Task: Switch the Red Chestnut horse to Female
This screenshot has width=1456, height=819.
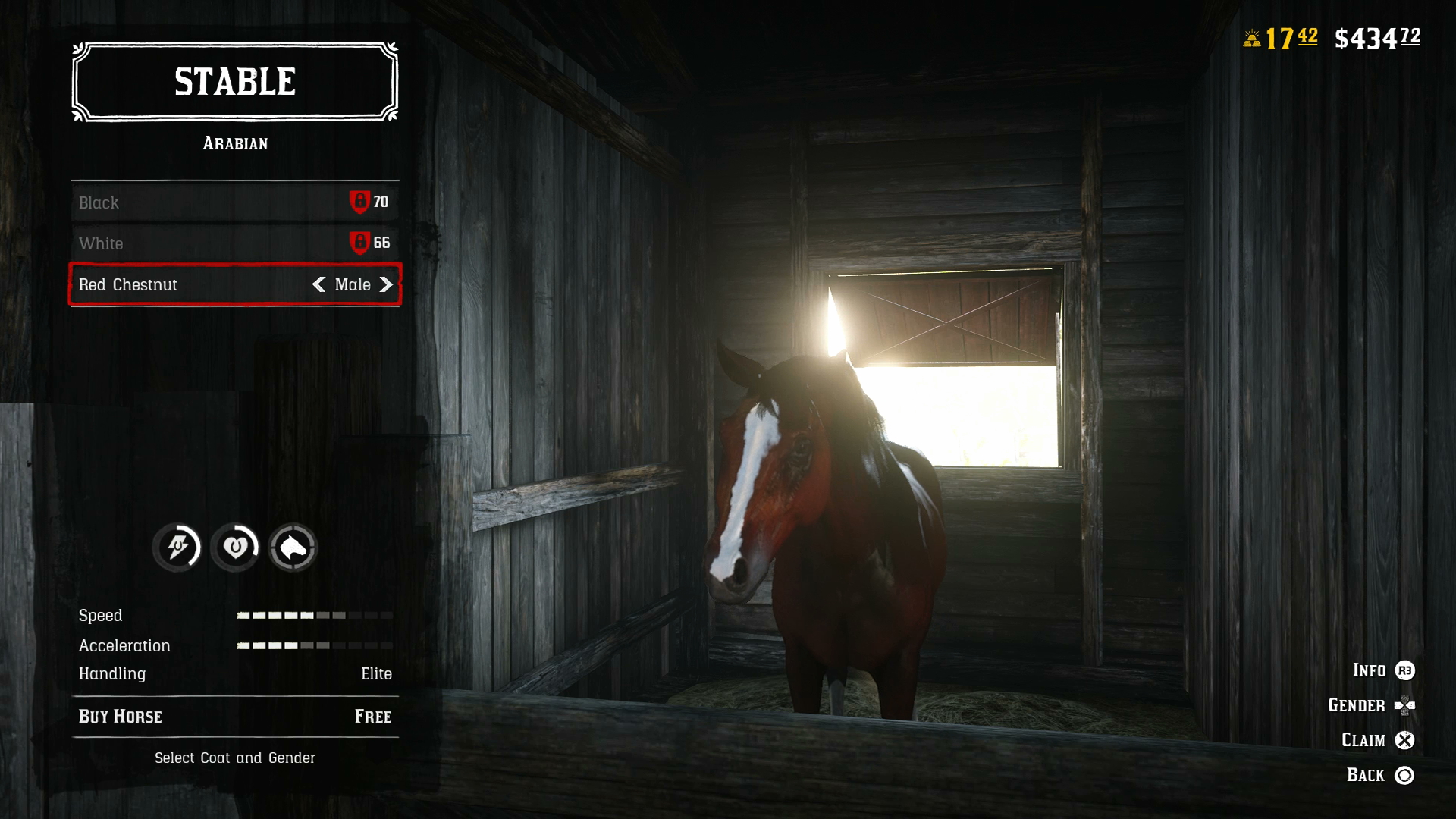Action: click(x=388, y=285)
